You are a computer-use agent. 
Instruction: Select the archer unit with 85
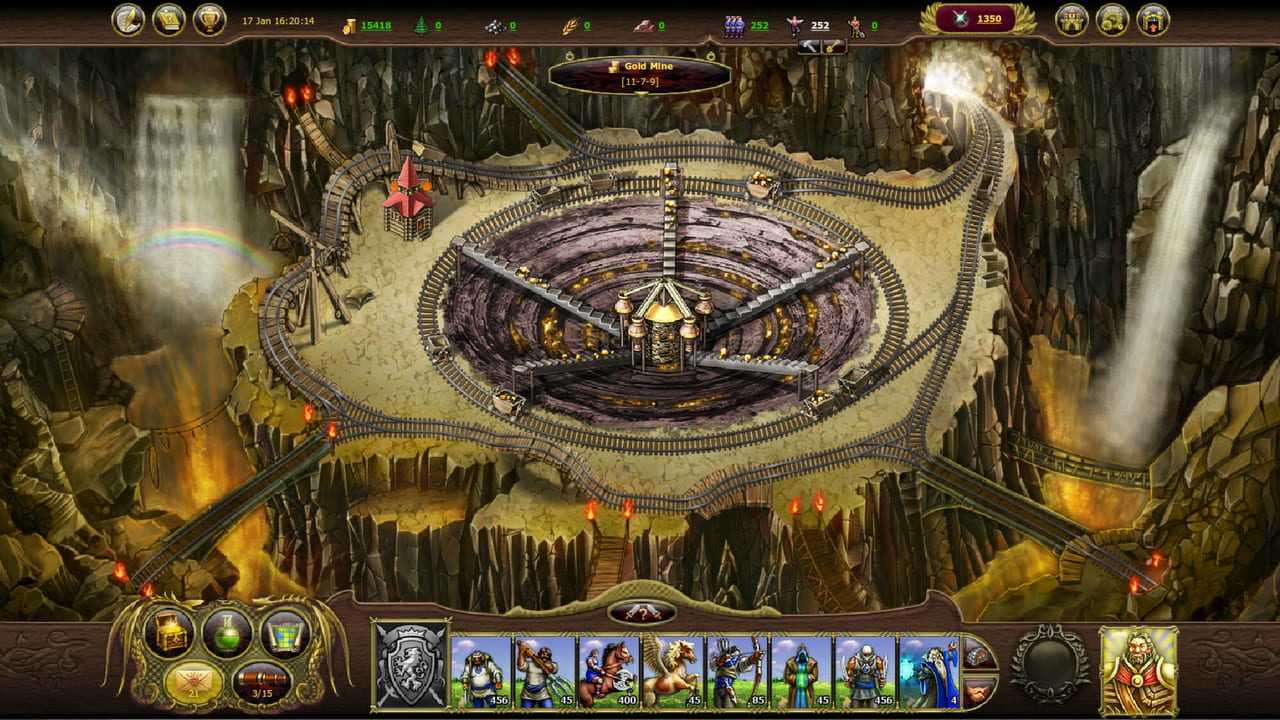[736, 672]
